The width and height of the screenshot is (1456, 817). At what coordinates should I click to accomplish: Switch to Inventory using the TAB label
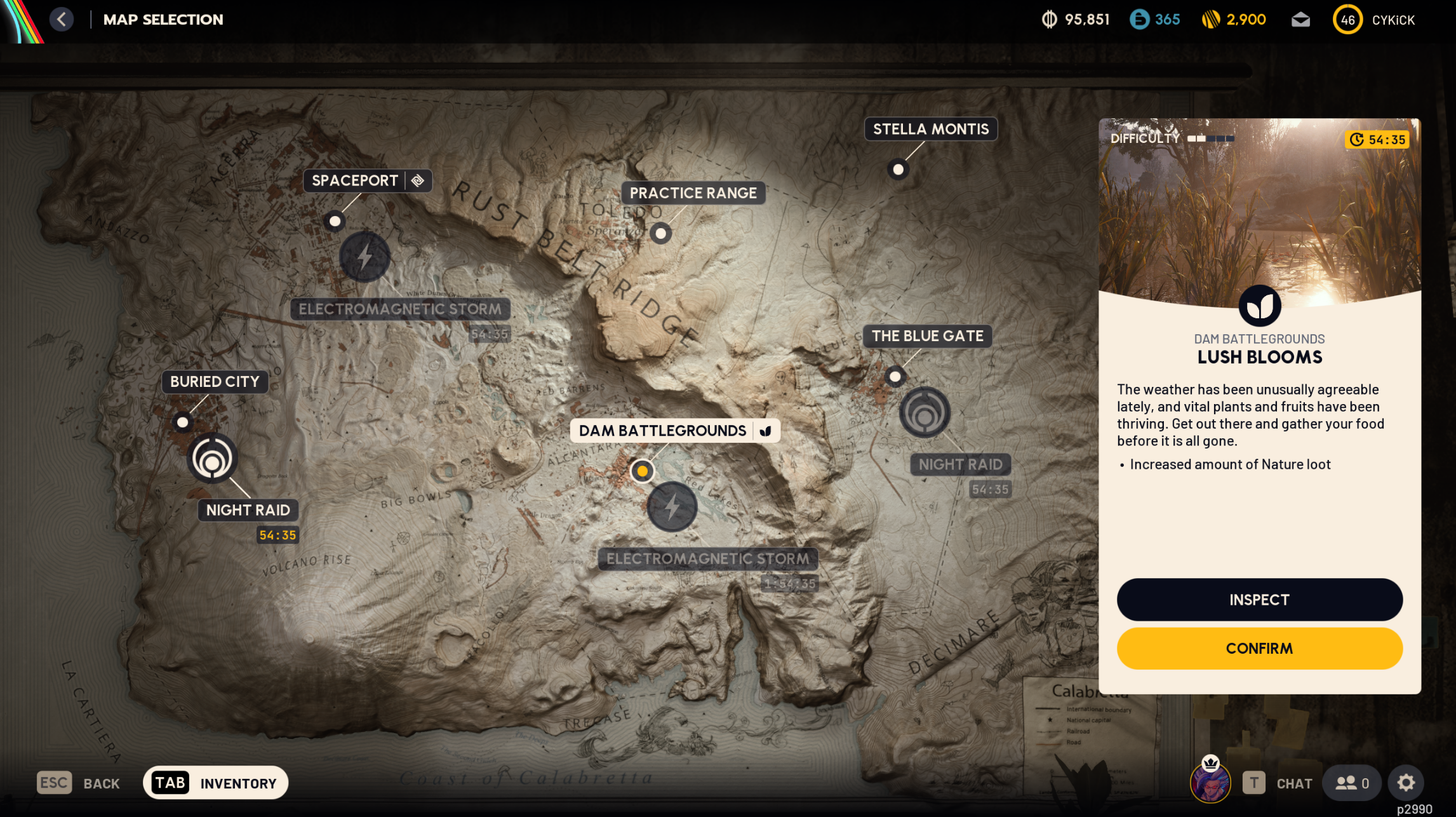170,782
